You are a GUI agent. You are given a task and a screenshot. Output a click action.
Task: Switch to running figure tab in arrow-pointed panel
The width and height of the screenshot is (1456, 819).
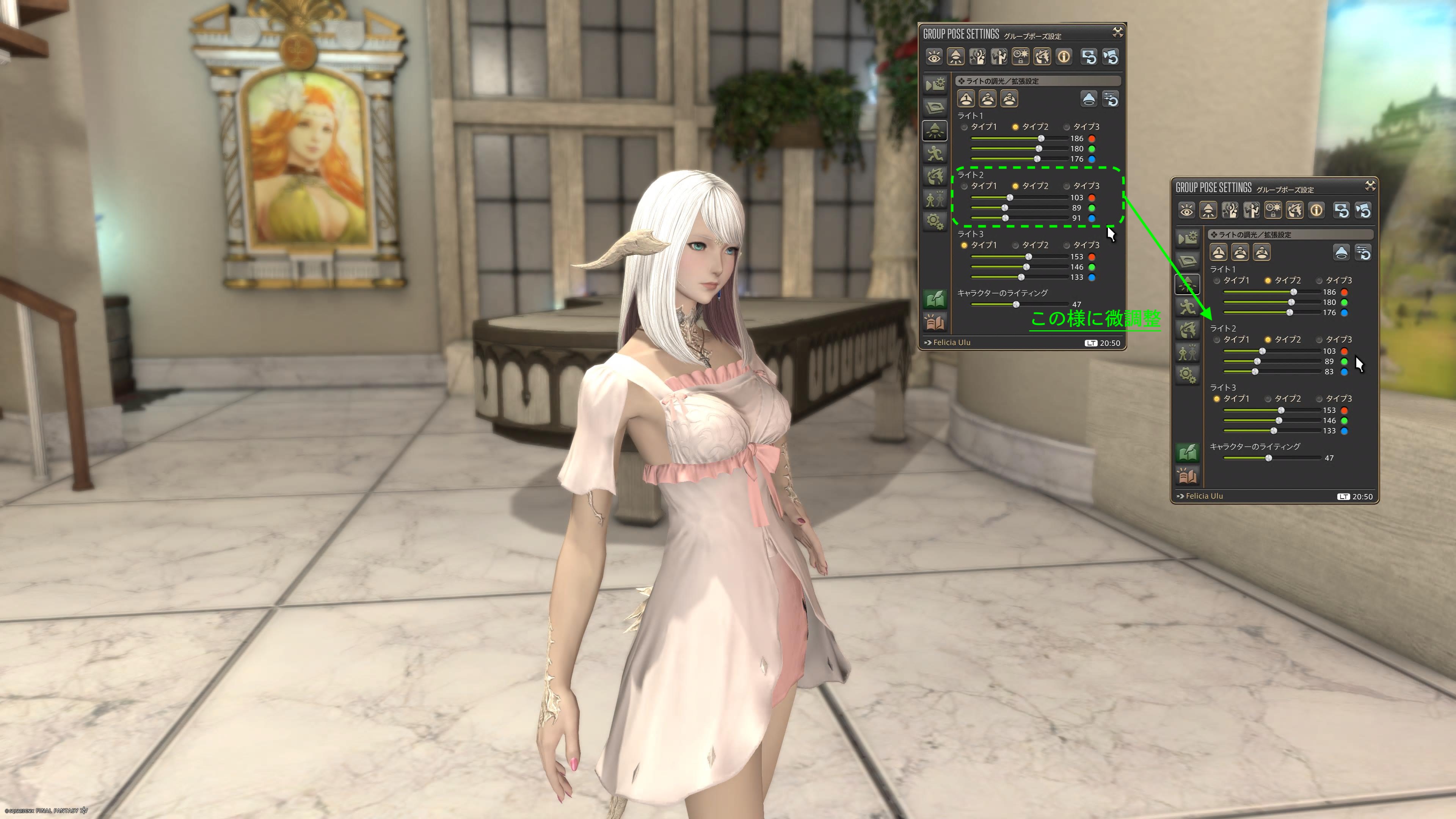tap(1187, 307)
